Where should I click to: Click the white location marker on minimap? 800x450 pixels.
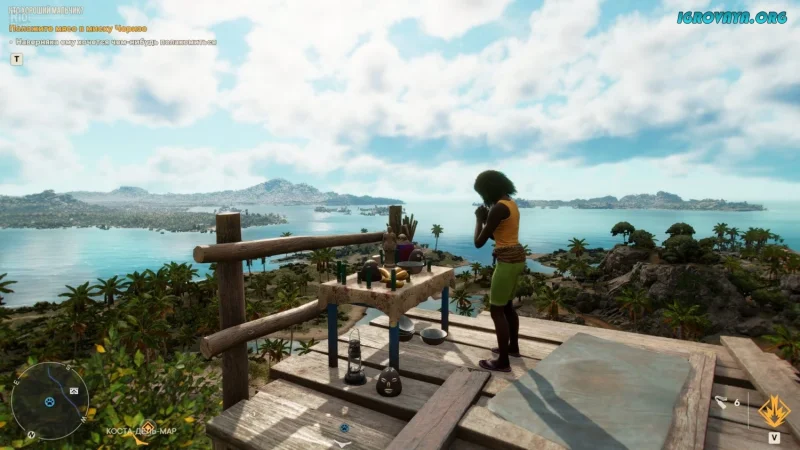click(72, 390)
